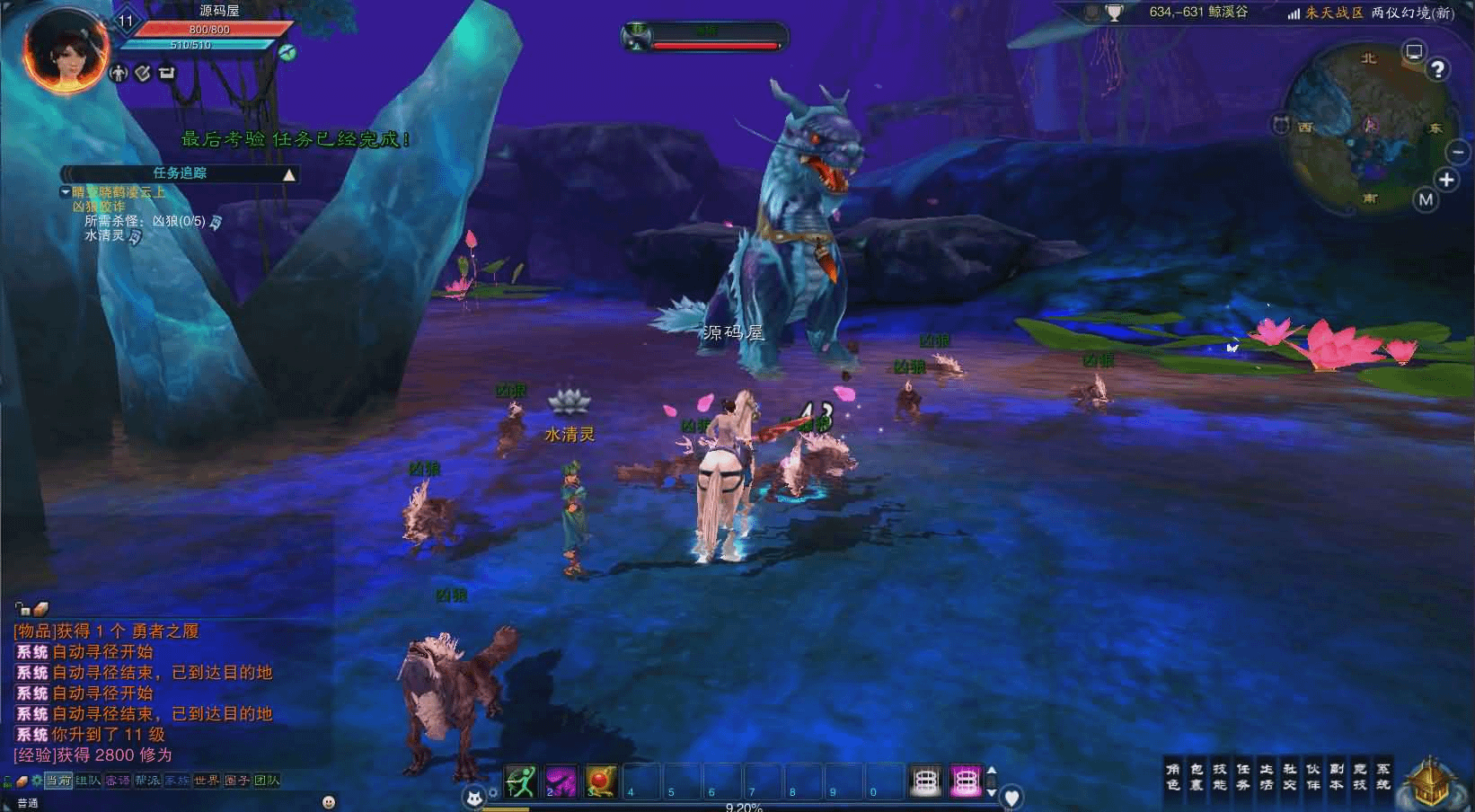Switch chat to the 世界 world tab
The image size is (1475, 812).
click(207, 781)
